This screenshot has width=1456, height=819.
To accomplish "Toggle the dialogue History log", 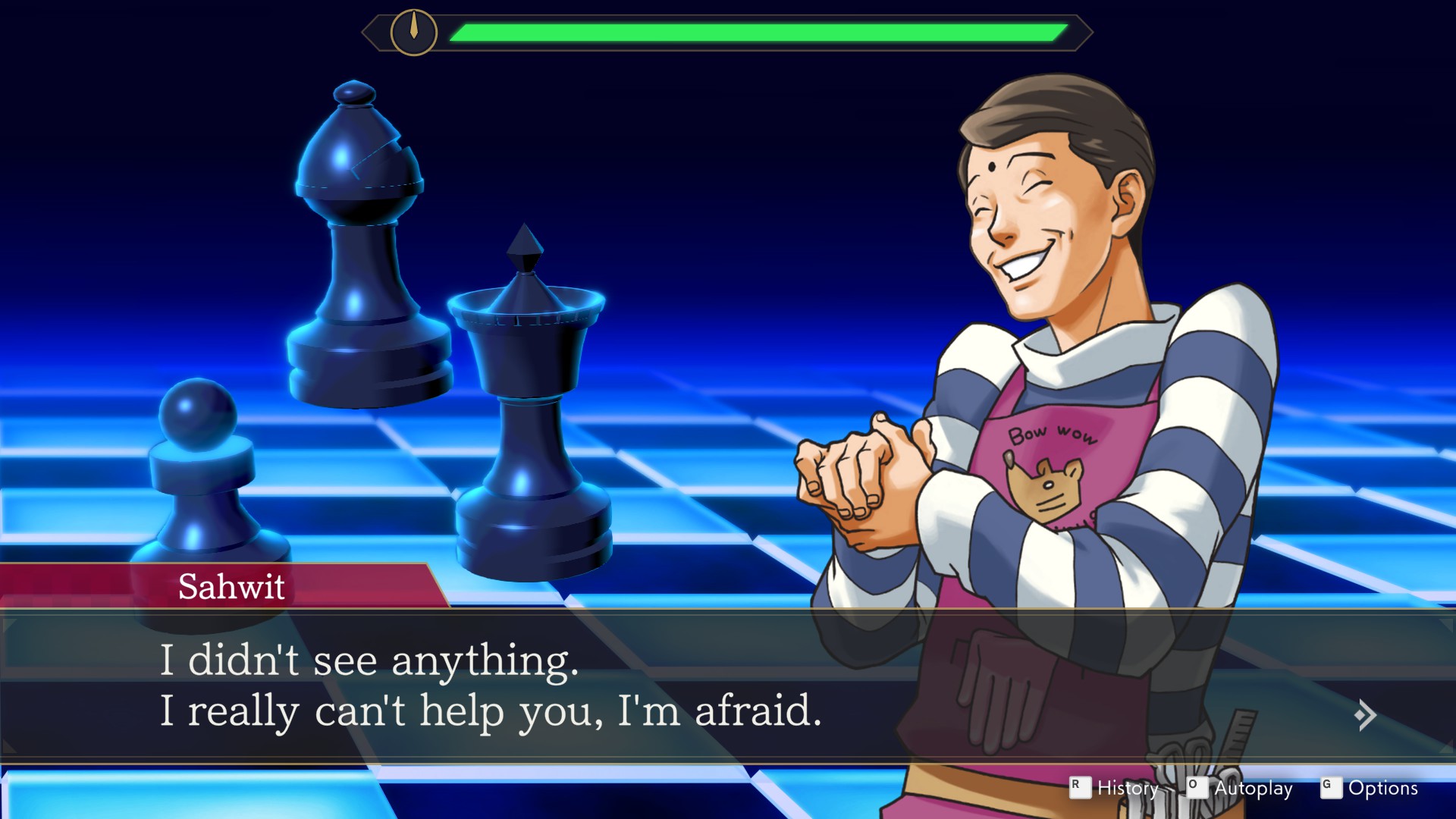I will click(x=1128, y=789).
